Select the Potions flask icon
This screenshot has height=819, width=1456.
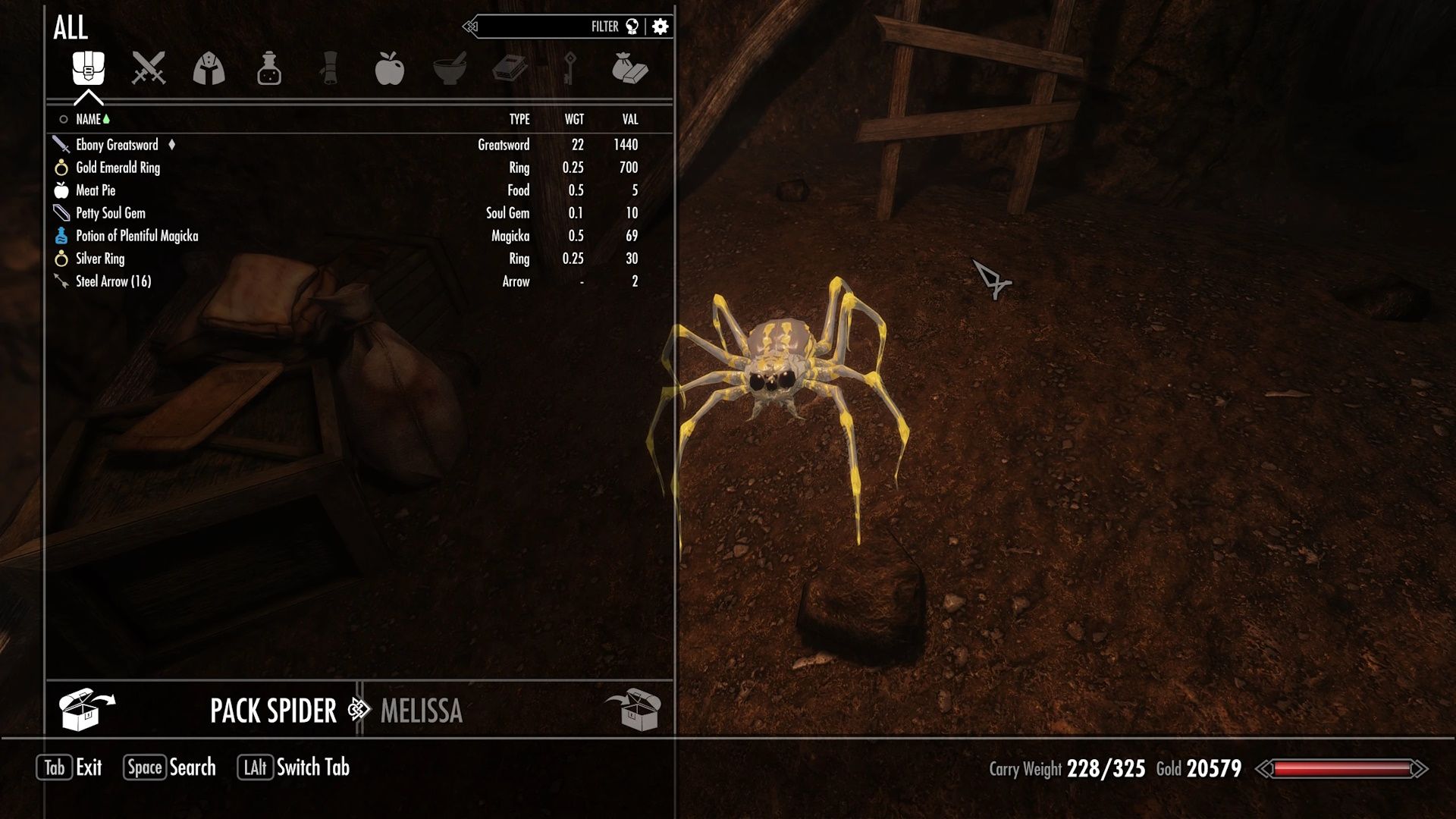270,69
